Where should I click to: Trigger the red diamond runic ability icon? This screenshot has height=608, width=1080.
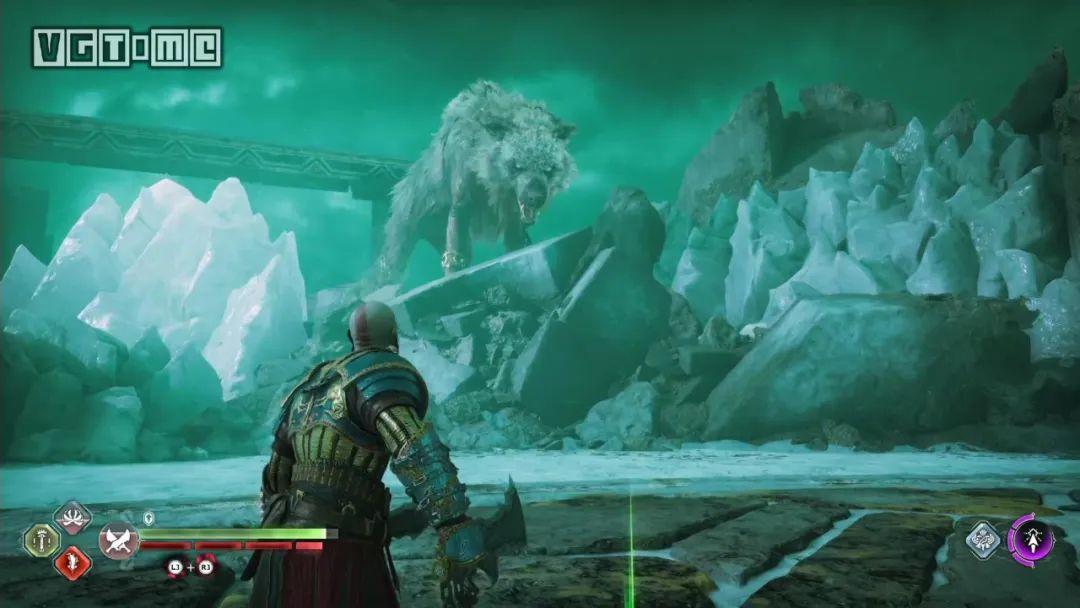[72, 563]
